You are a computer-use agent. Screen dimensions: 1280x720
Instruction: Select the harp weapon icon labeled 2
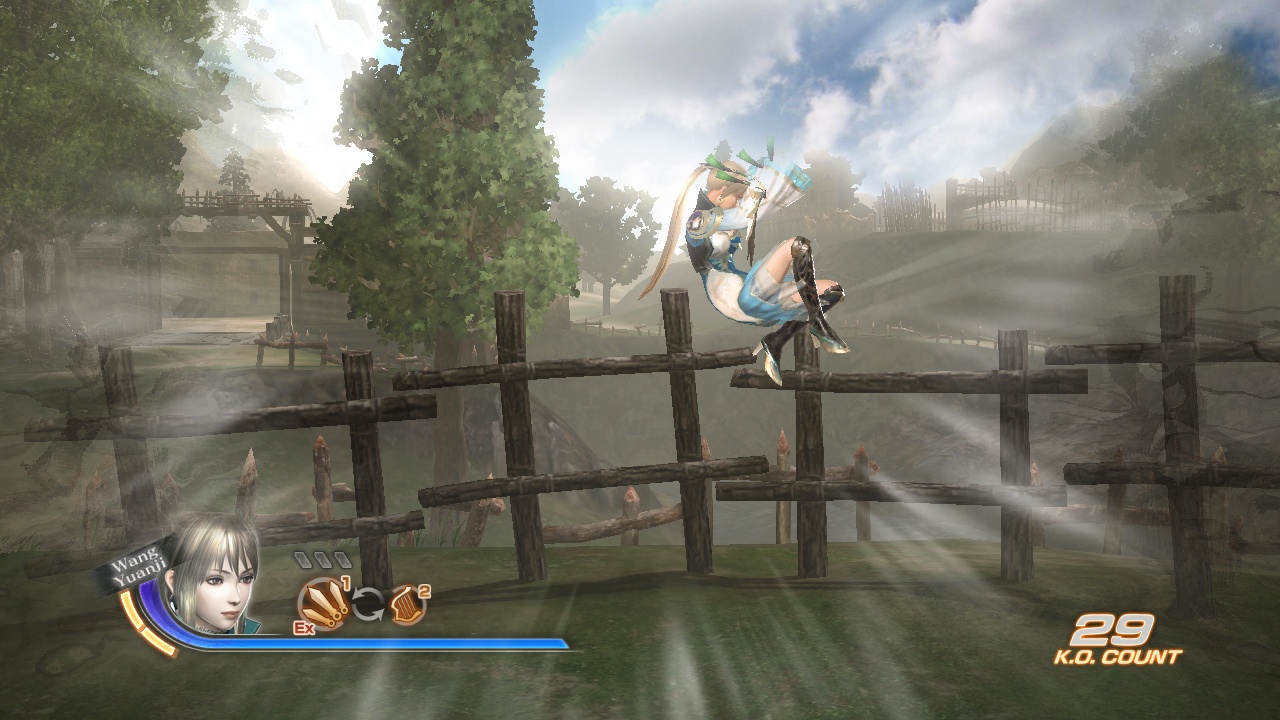point(408,603)
